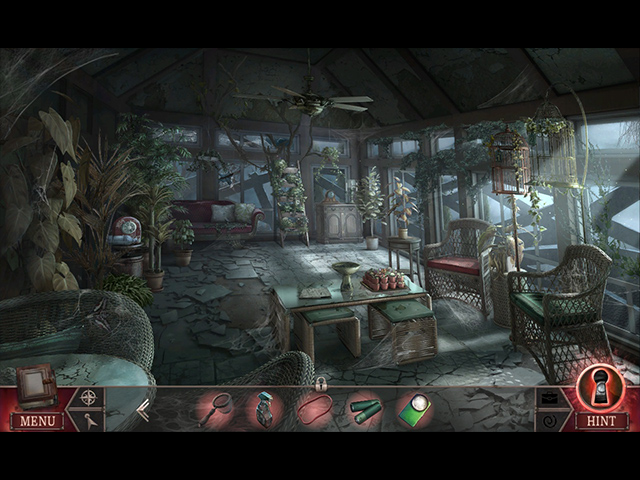Select the arrow cursor mode icon
This screenshot has height=480, width=640.
89,422
